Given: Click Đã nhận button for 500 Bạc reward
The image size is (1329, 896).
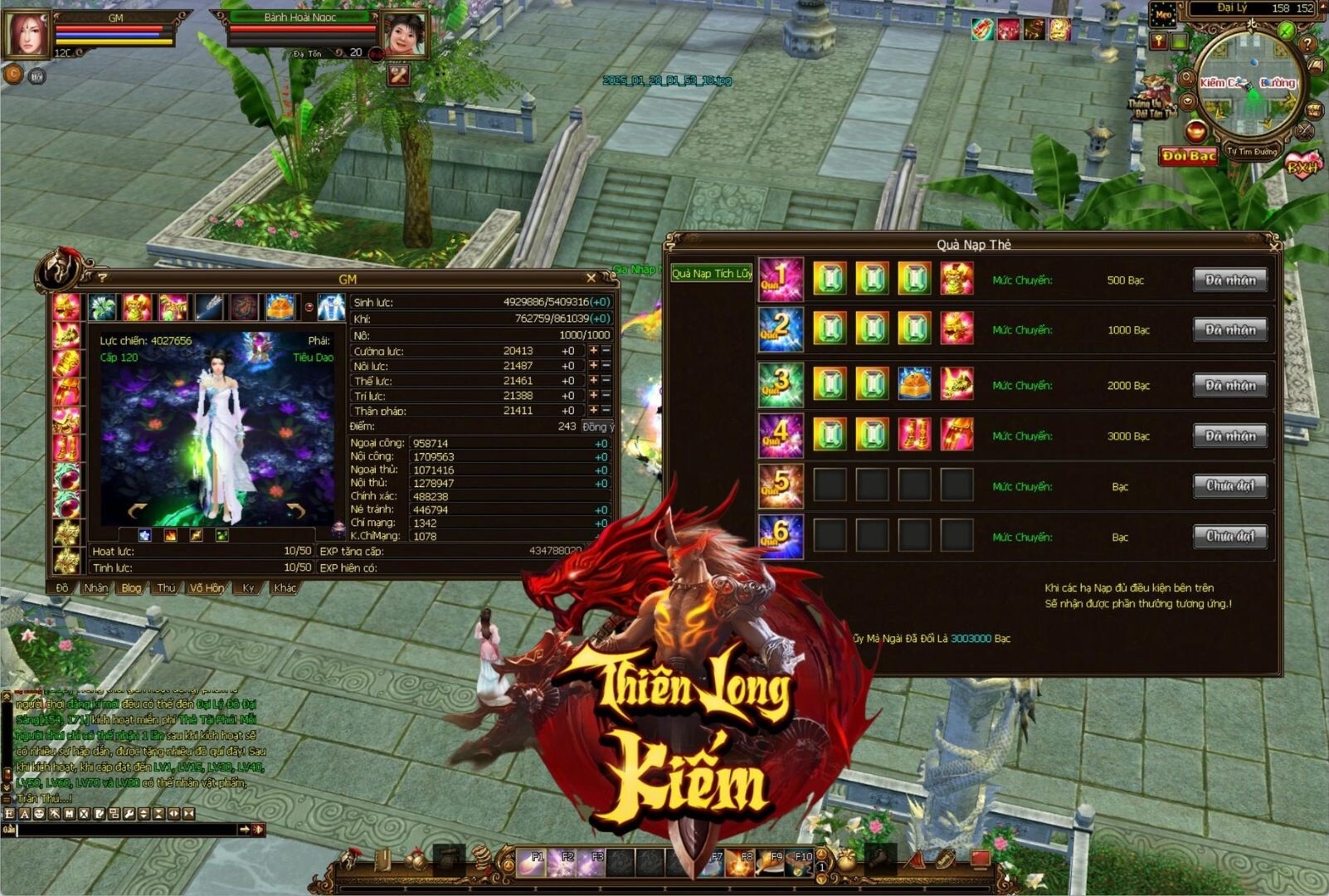Looking at the screenshot, I should click(x=1229, y=280).
